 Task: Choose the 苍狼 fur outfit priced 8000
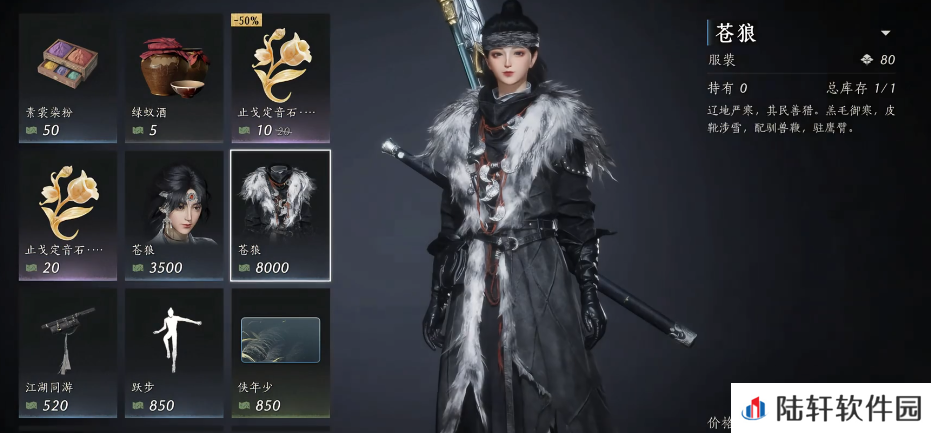[x=280, y=213]
